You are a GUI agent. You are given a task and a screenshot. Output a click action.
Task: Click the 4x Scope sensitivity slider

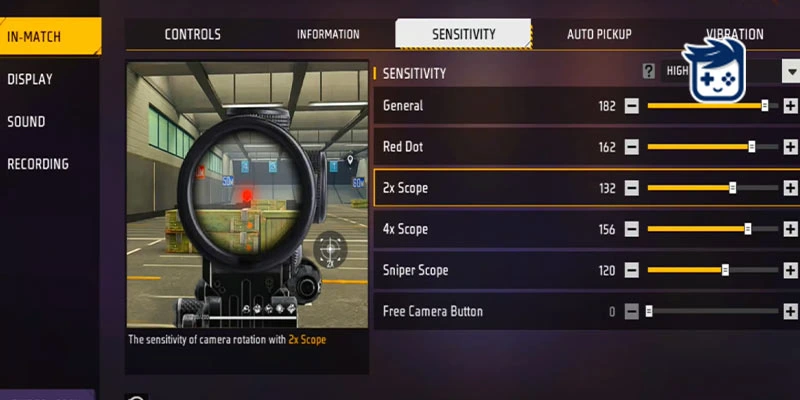click(712, 229)
